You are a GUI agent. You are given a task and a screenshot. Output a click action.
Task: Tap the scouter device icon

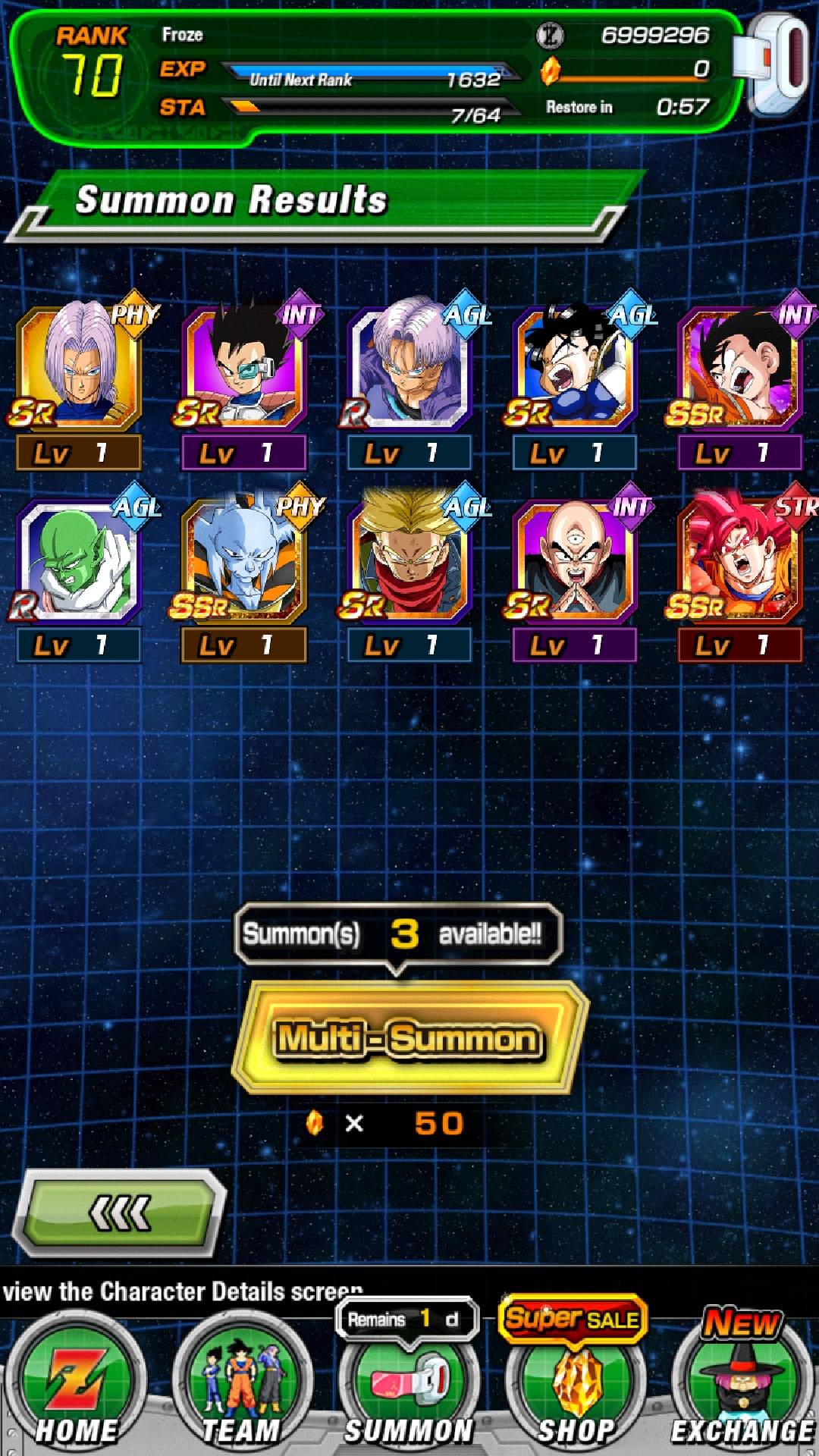tap(773, 64)
